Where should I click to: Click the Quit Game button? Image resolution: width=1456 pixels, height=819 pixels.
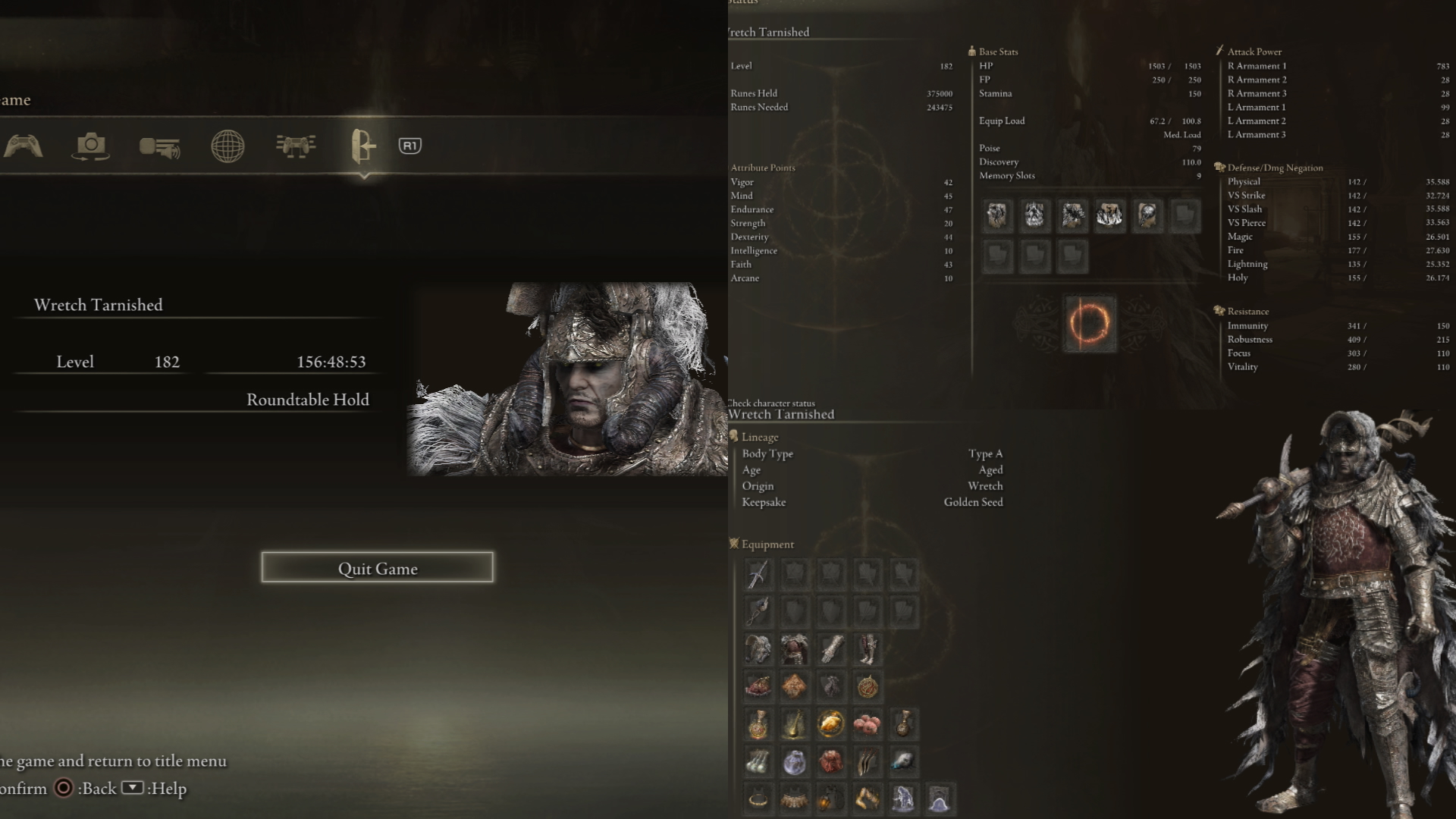[377, 568]
